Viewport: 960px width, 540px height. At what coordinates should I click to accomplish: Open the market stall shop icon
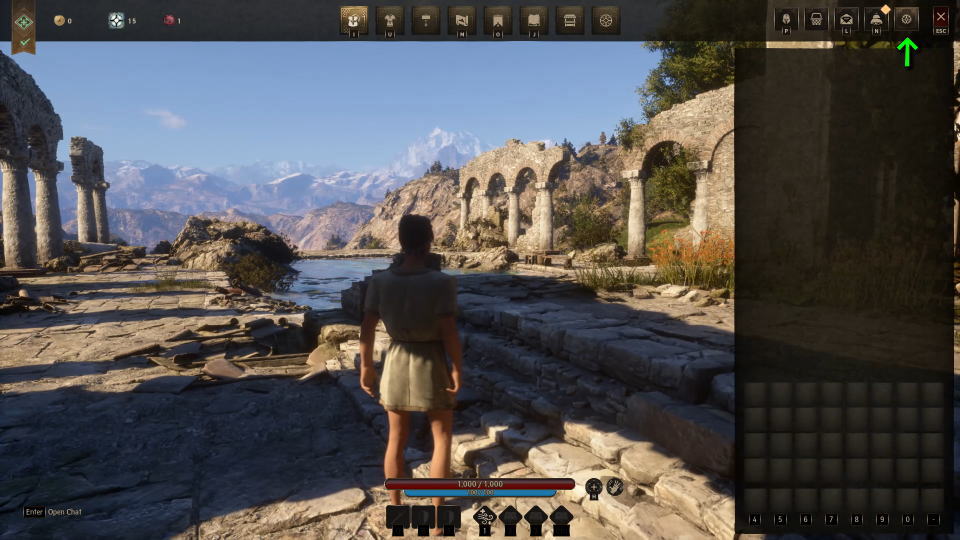(x=570, y=19)
